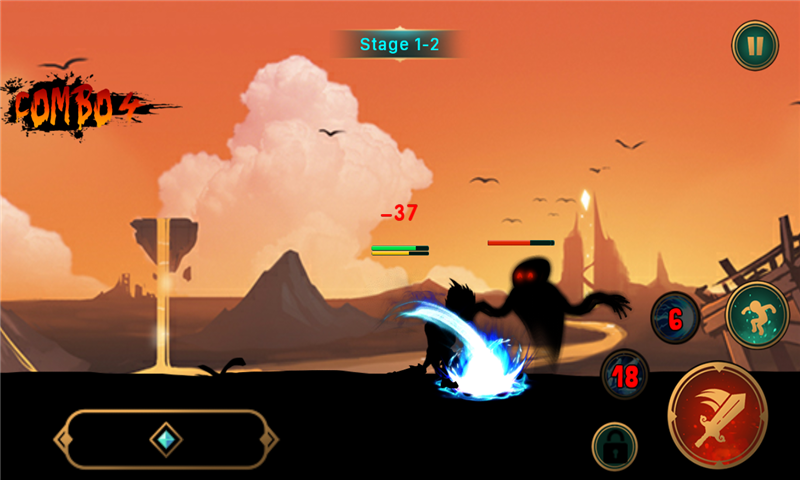800x480 pixels.
Task: Tap the red sword attack button
Action: coord(717,412)
